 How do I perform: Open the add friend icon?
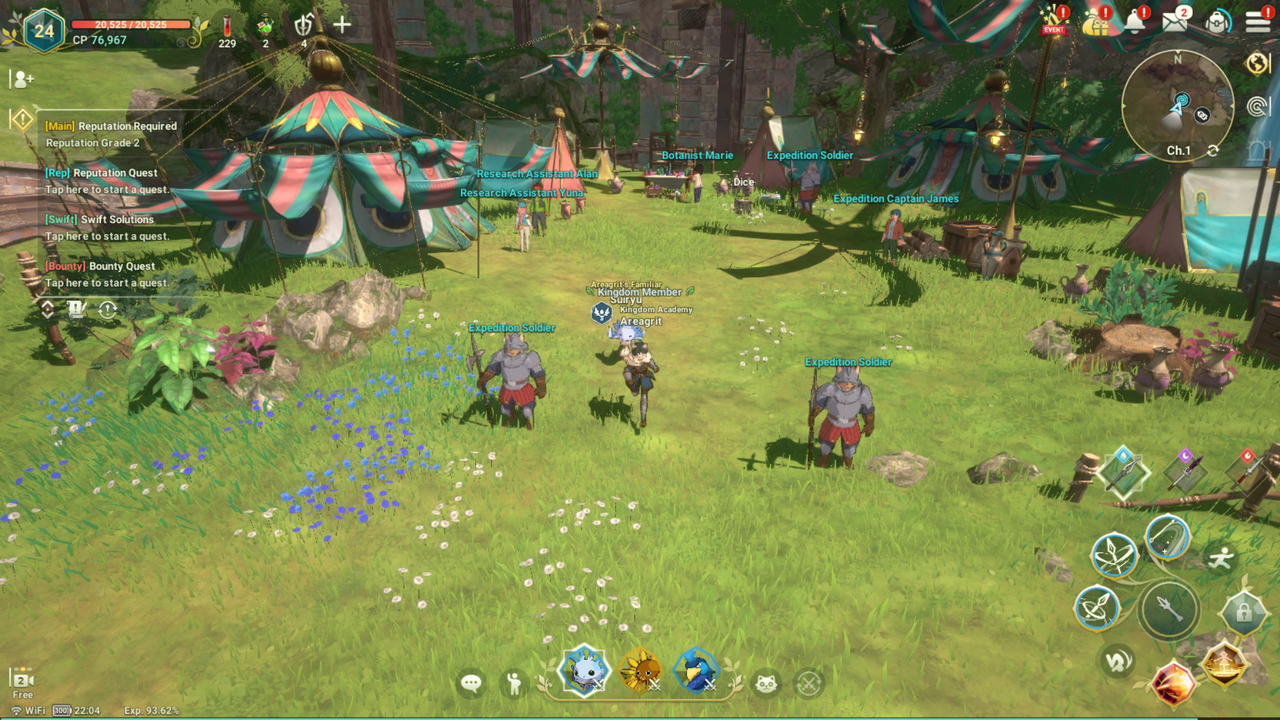click(x=22, y=79)
